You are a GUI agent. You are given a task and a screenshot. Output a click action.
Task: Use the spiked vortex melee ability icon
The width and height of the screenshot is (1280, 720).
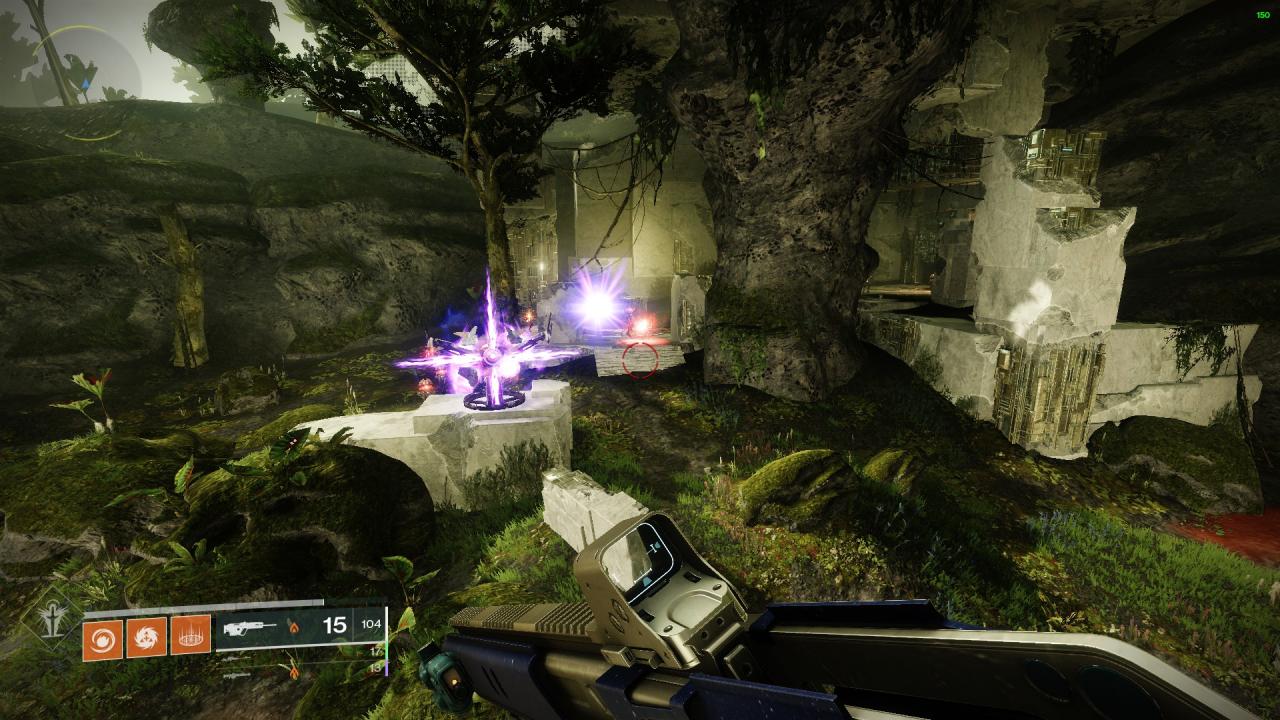[x=146, y=634]
